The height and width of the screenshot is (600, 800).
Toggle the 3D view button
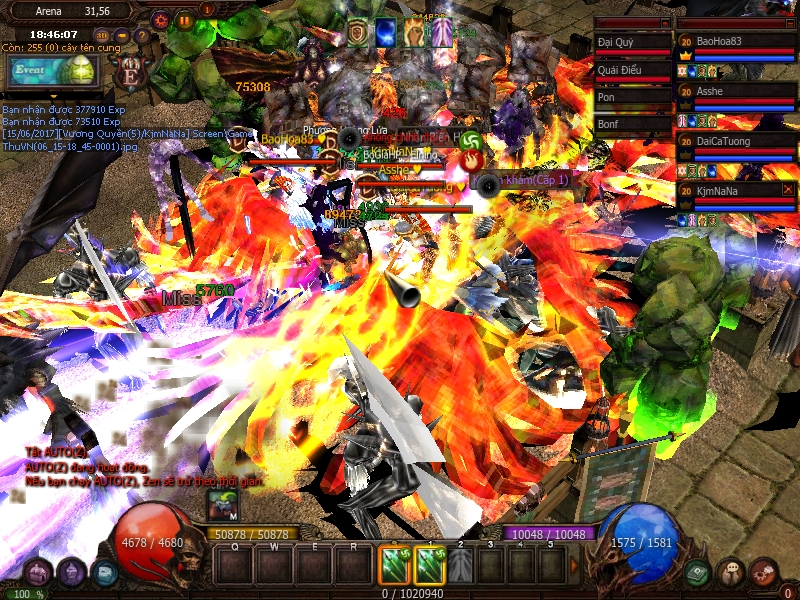101,37
